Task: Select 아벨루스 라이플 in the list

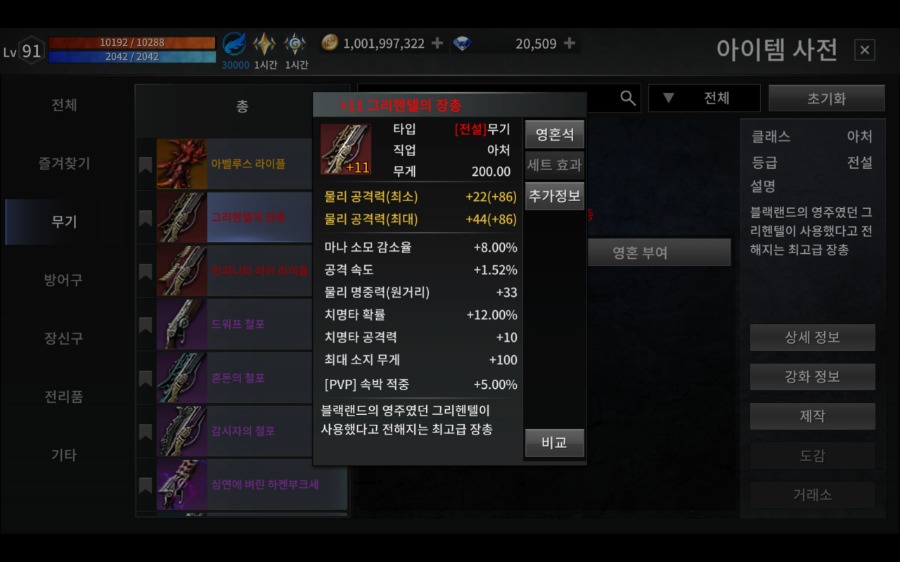Action: pos(248,163)
